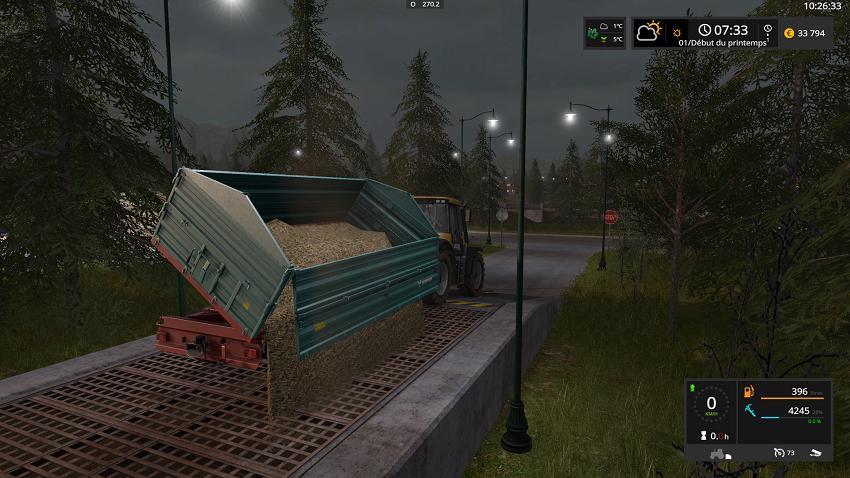This screenshot has width=850, height=478.
Task: Click the small clock time-scale icon
Action: [x=705, y=30]
